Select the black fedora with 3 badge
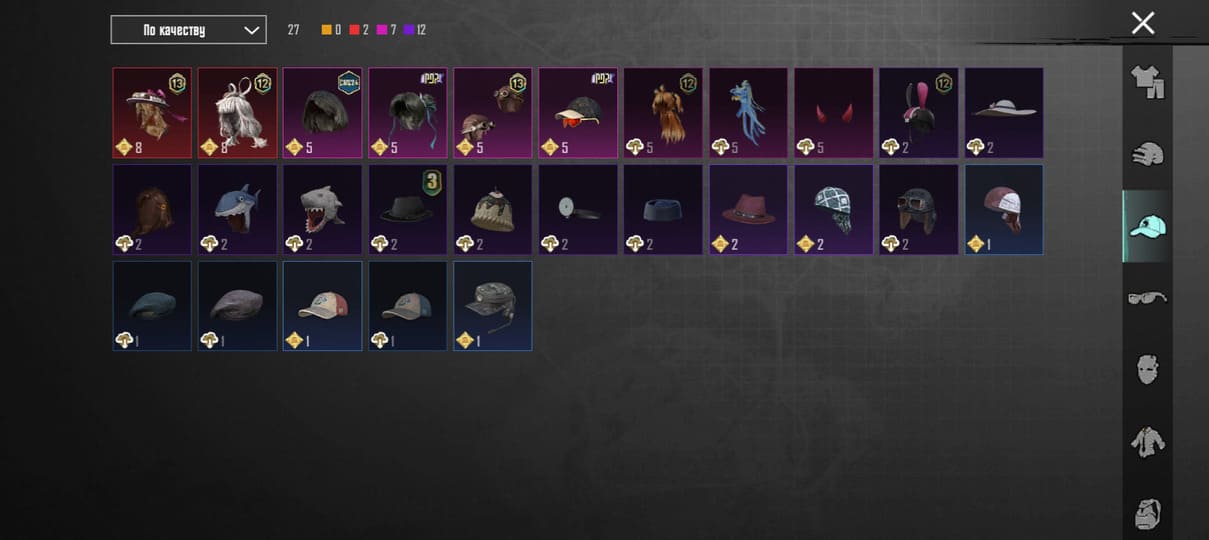Screen dimensions: 1209x540 point(407,209)
